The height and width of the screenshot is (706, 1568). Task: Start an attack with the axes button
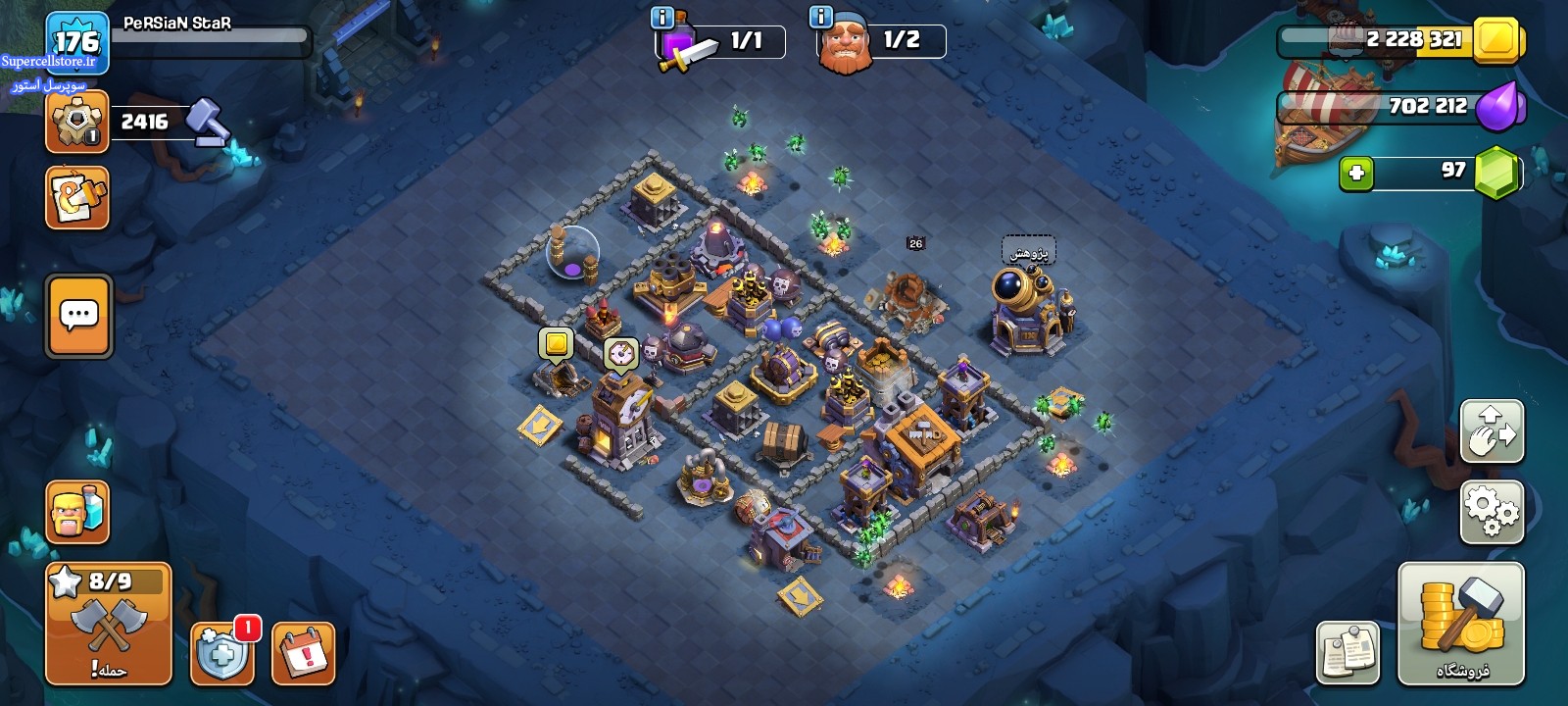coord(109,624)
